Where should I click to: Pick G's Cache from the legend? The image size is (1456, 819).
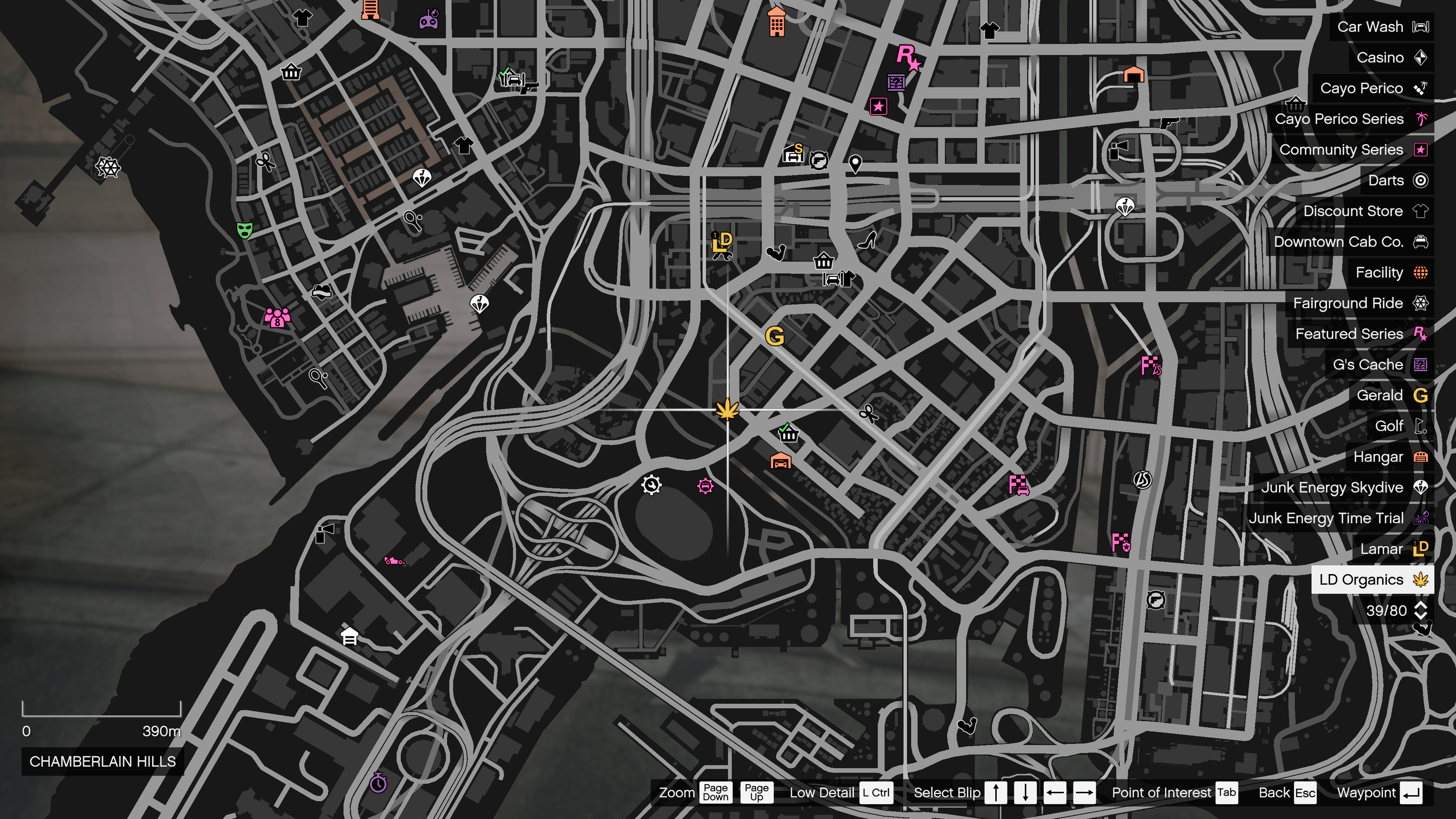[1379, 364]
